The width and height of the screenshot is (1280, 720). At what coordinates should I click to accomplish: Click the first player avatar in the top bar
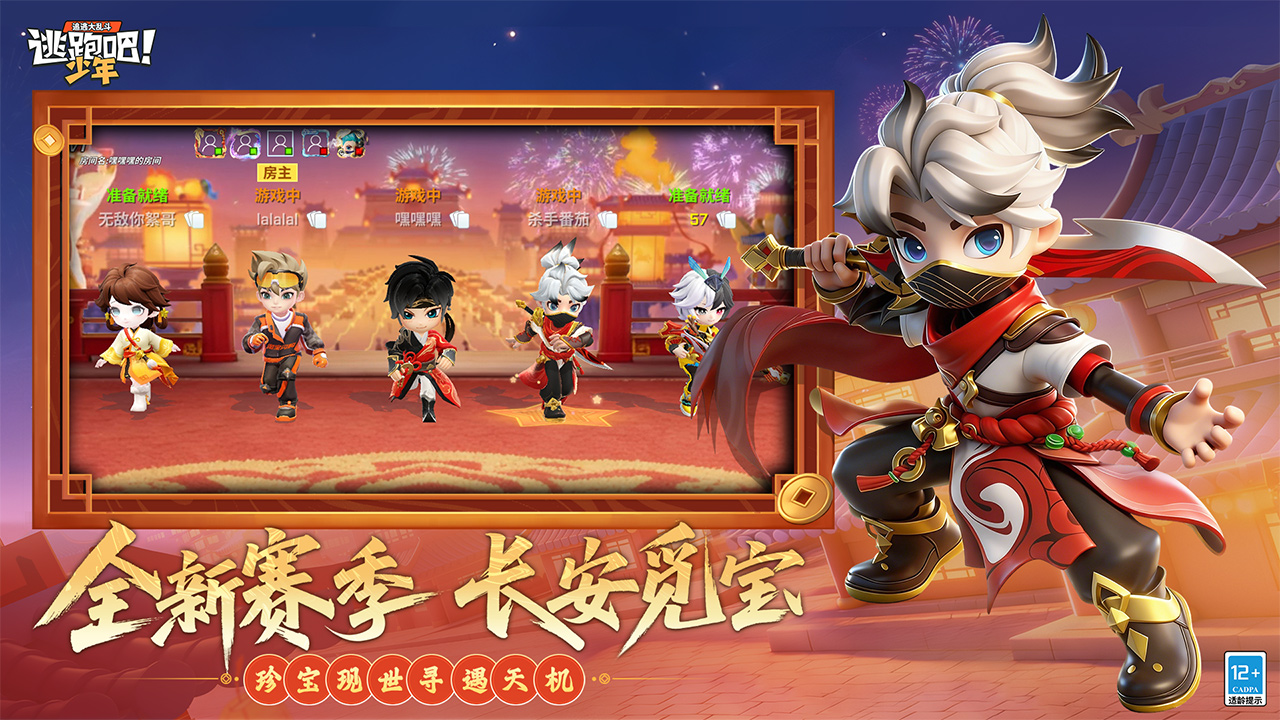211,141
